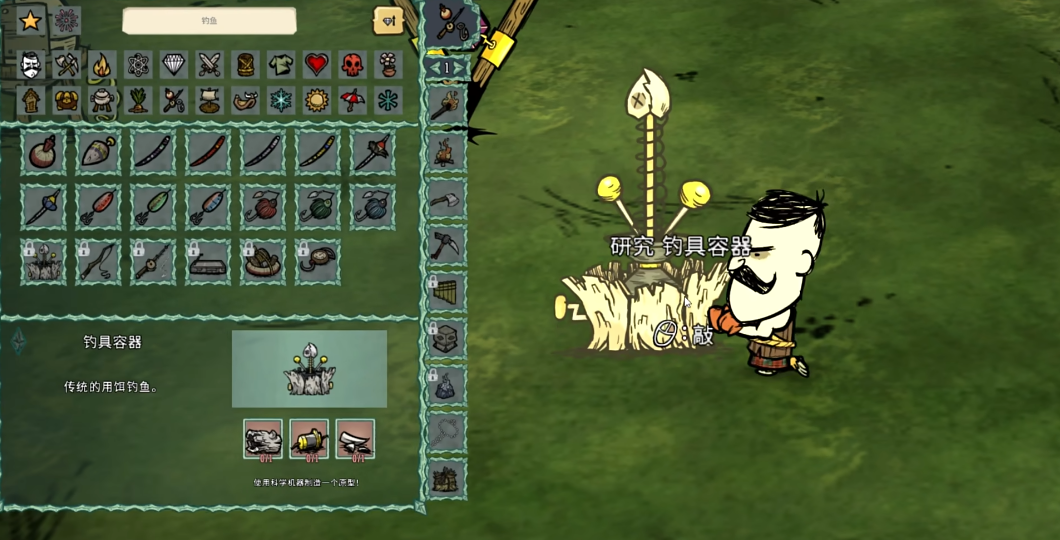Choose the yellow sun summer items filter
1060x540 pixels.
pos(317,101)
